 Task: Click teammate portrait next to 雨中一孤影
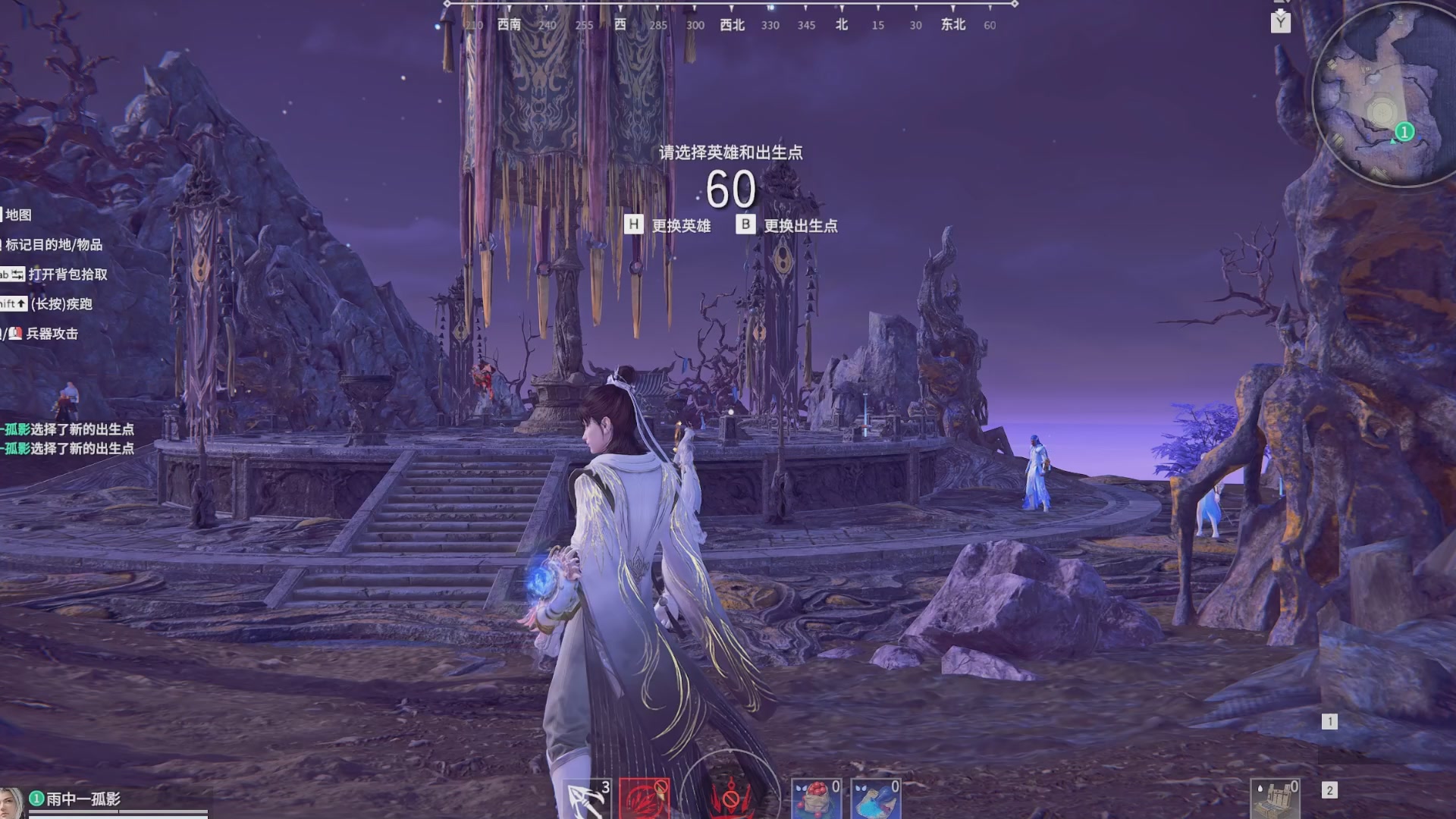tap(11, 803)
